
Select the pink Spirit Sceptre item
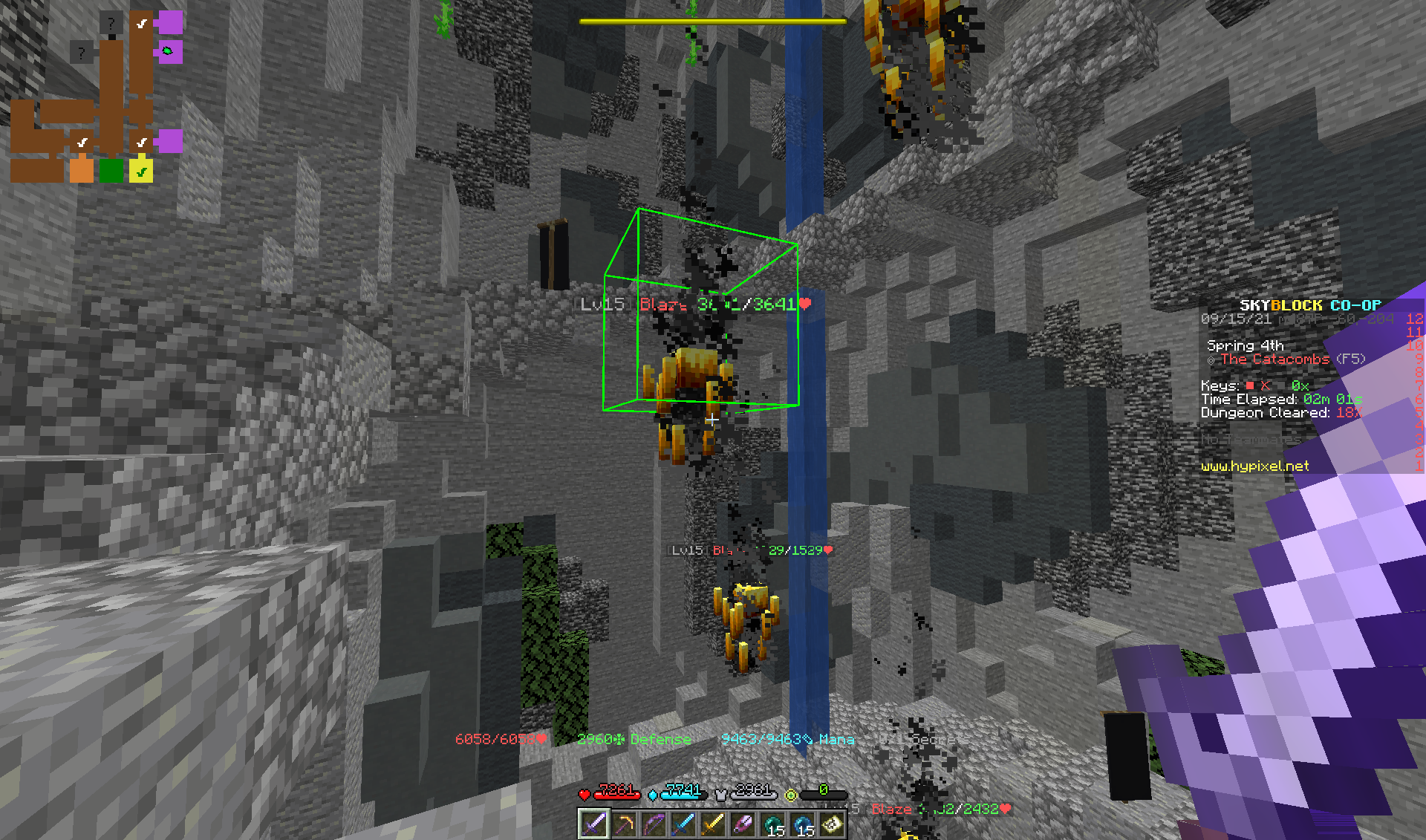[742, 824]
